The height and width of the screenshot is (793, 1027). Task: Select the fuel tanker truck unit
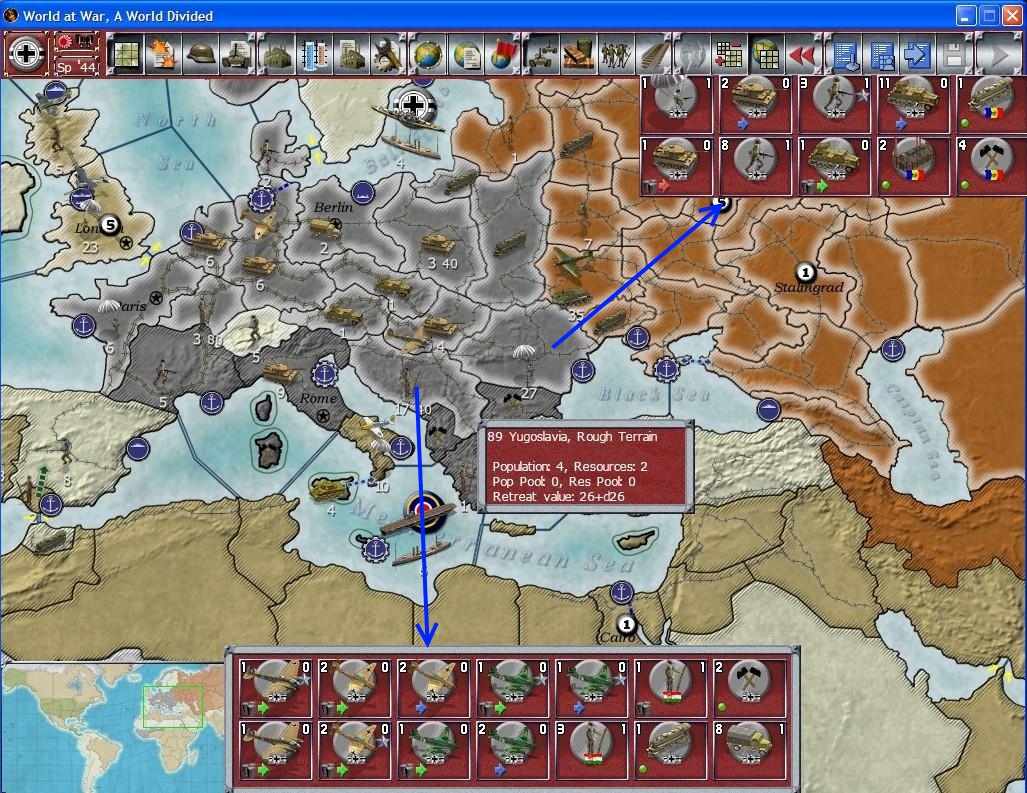click(x=672, y=746)
